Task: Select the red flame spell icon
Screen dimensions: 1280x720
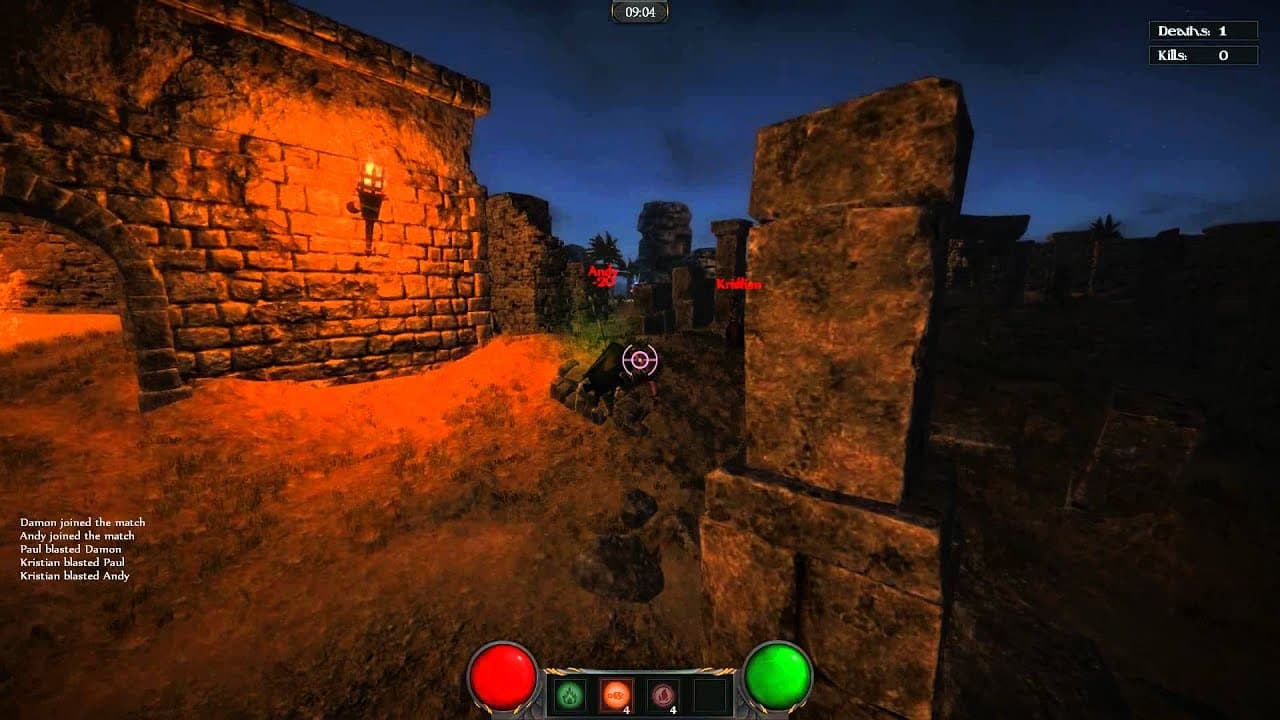Action: [x=663, y=694]
